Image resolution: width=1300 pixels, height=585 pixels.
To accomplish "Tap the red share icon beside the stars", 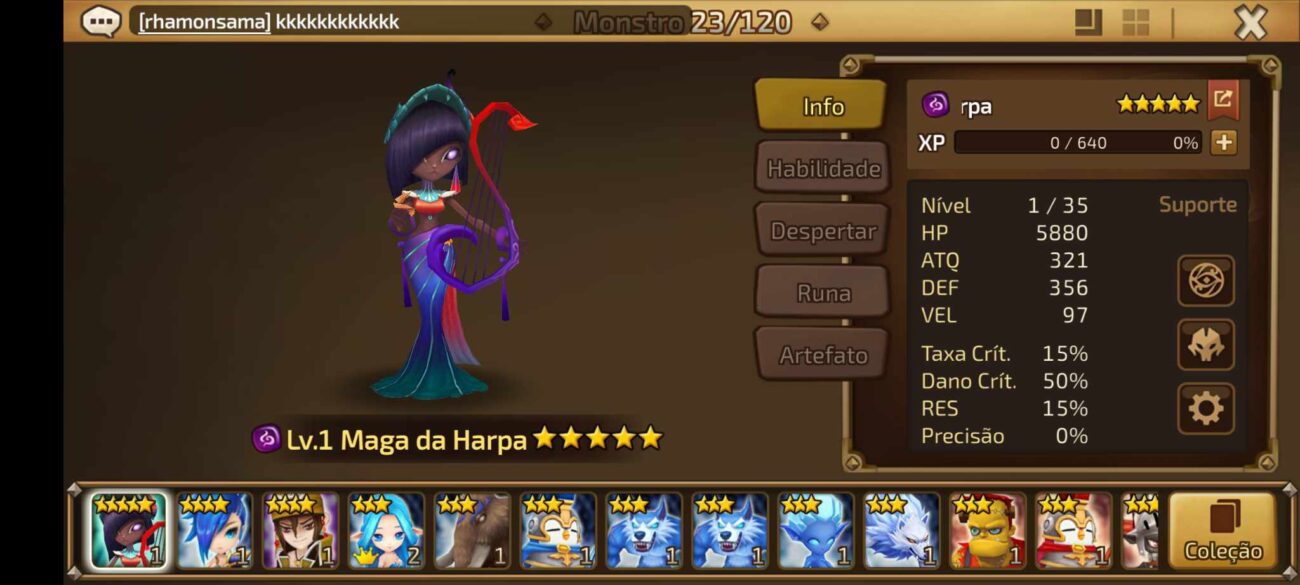I will [x=1223, y=100].
